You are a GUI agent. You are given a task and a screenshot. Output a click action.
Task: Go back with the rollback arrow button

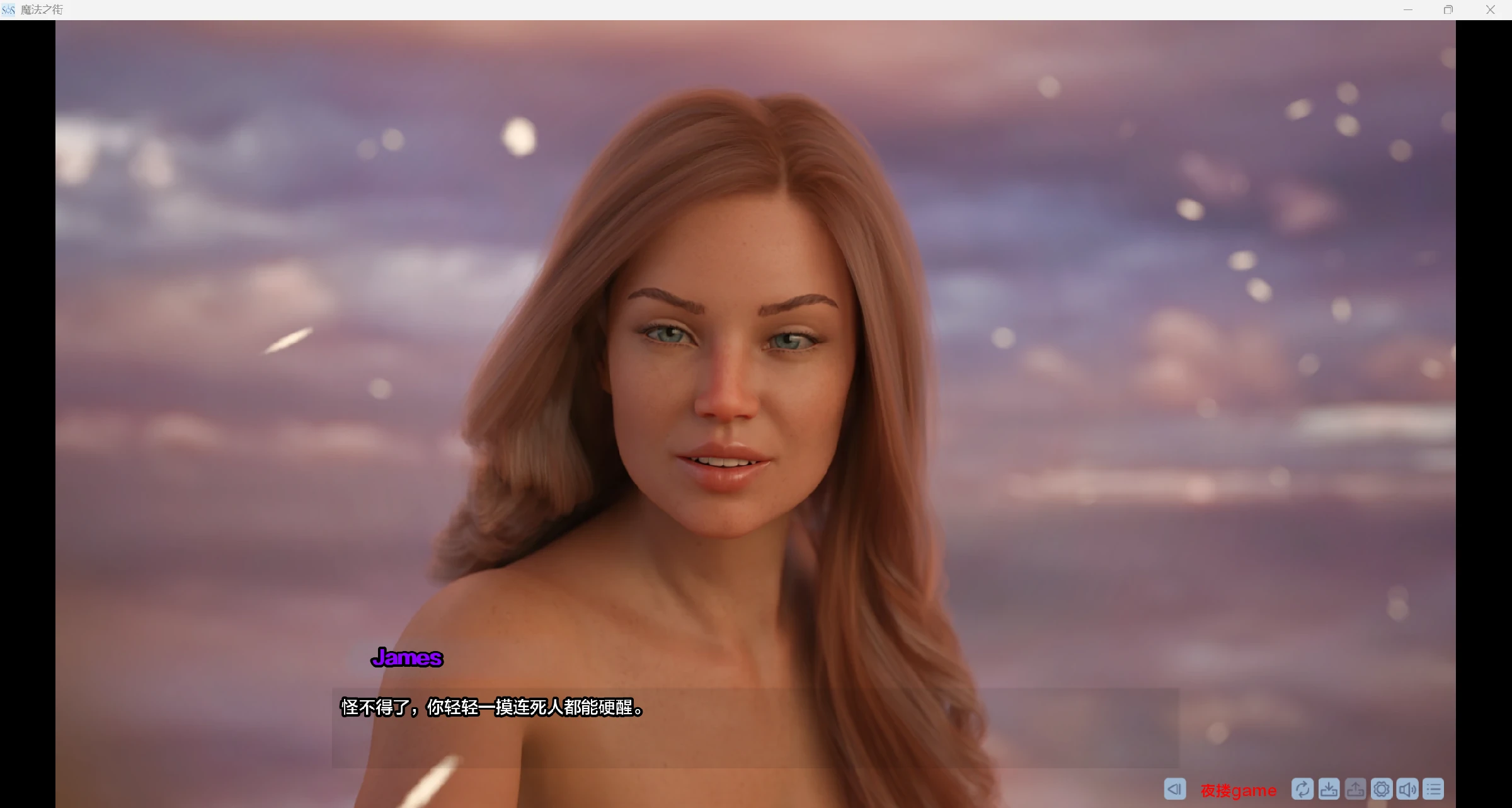(1174, 789)
